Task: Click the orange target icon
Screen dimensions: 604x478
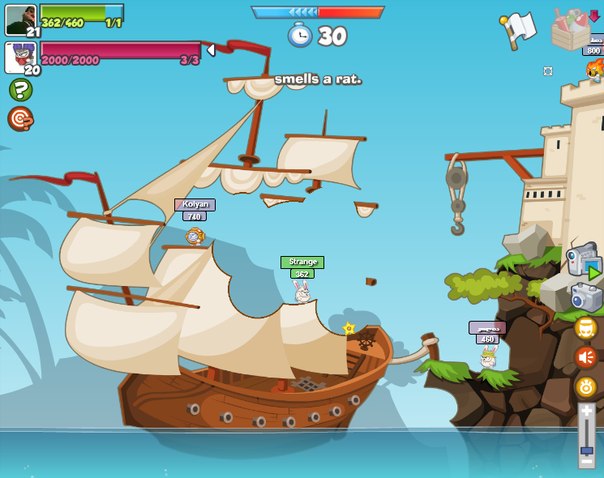Action: (x=20, y=119)
